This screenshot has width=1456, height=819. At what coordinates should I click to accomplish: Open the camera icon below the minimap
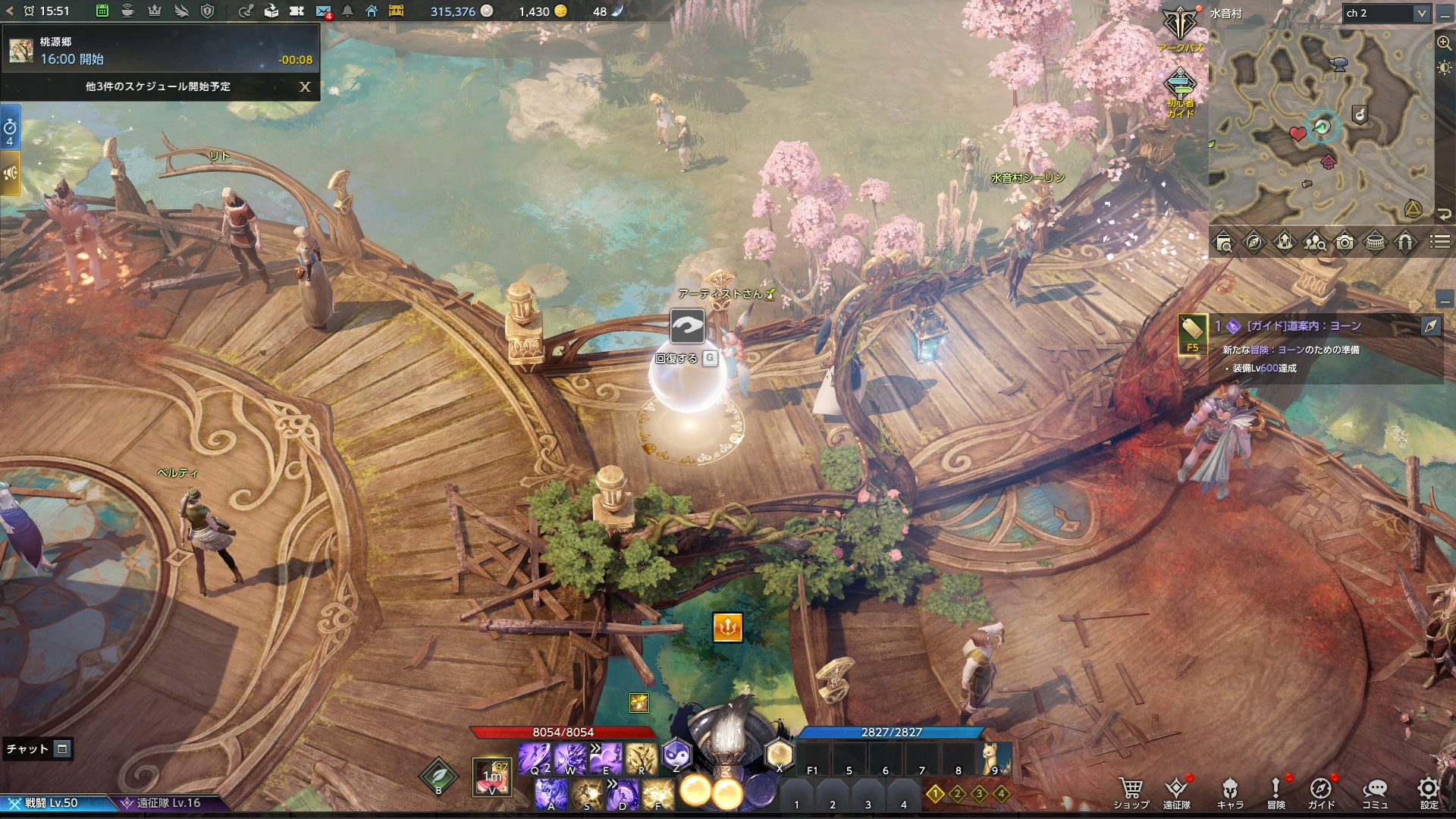[1345, 243]
